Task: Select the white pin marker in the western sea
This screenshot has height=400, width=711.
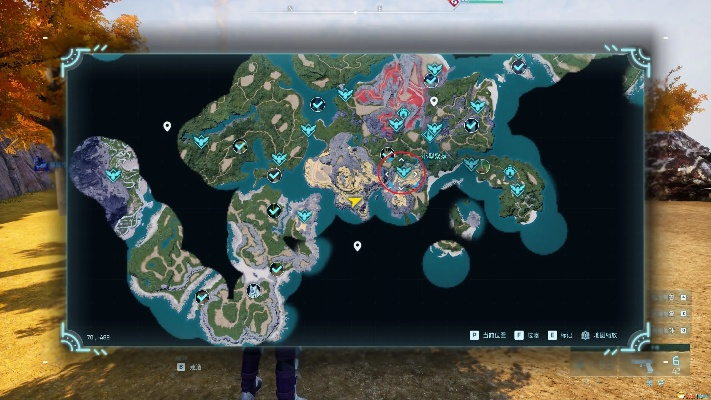Action: click(x=167, y=127)
